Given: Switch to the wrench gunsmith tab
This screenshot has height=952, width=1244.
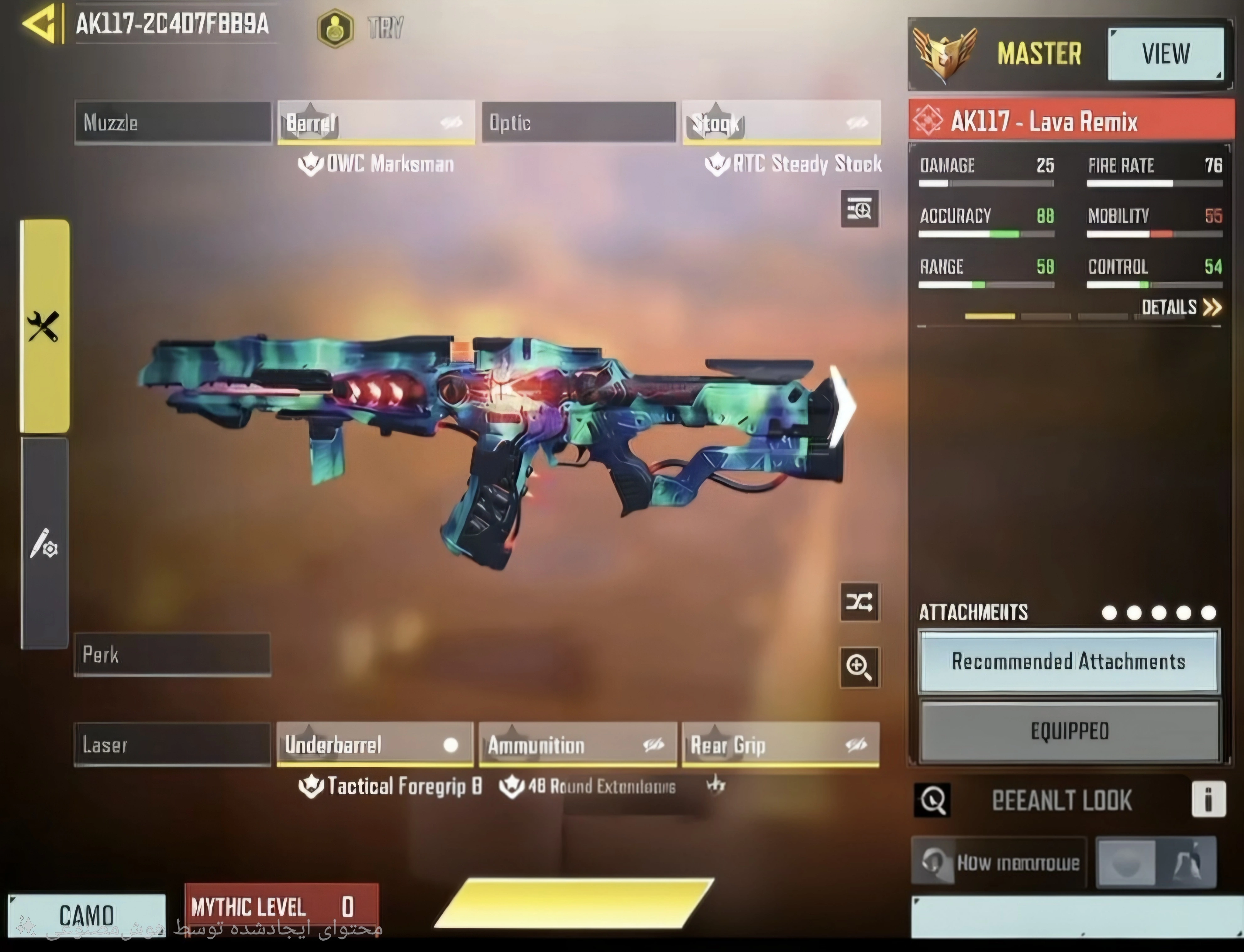Looking at the screenshot, I should 44,326.
